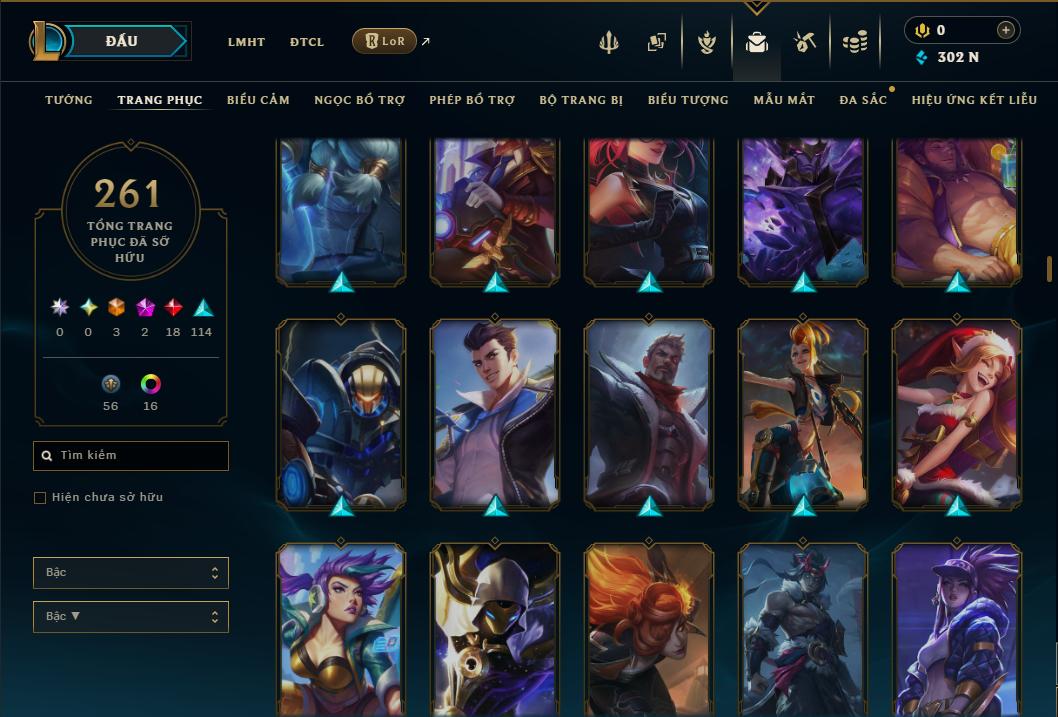Add RP with the plus button

click(1005, 30)
